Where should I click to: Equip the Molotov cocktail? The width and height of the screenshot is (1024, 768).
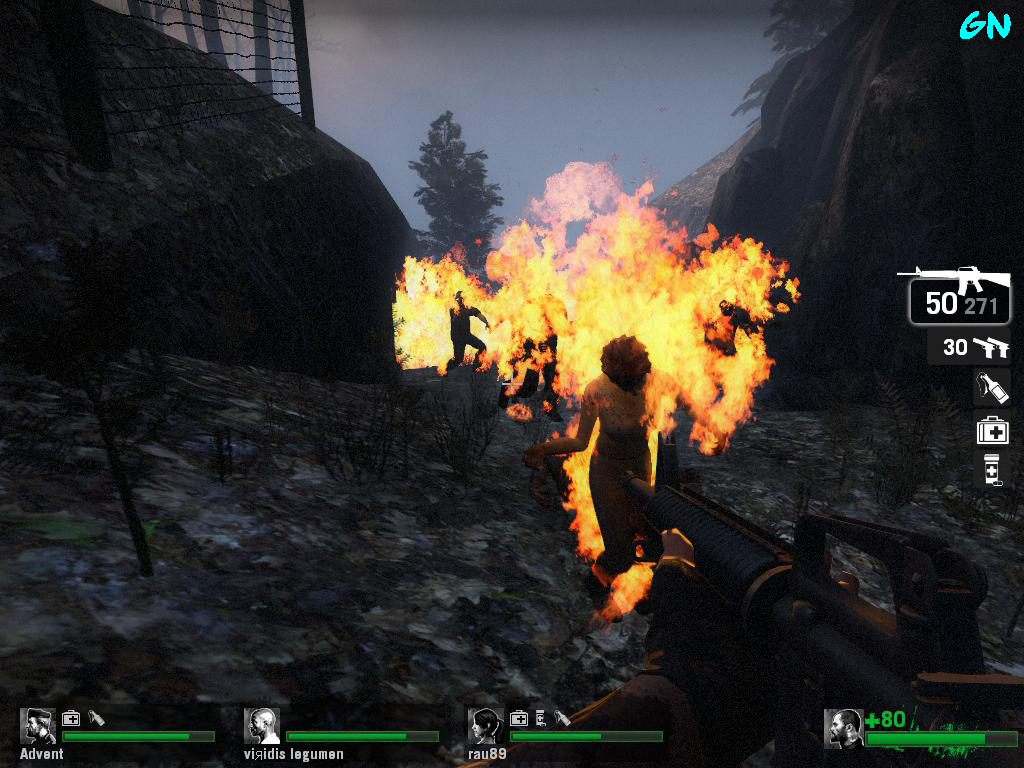[991, 387]
